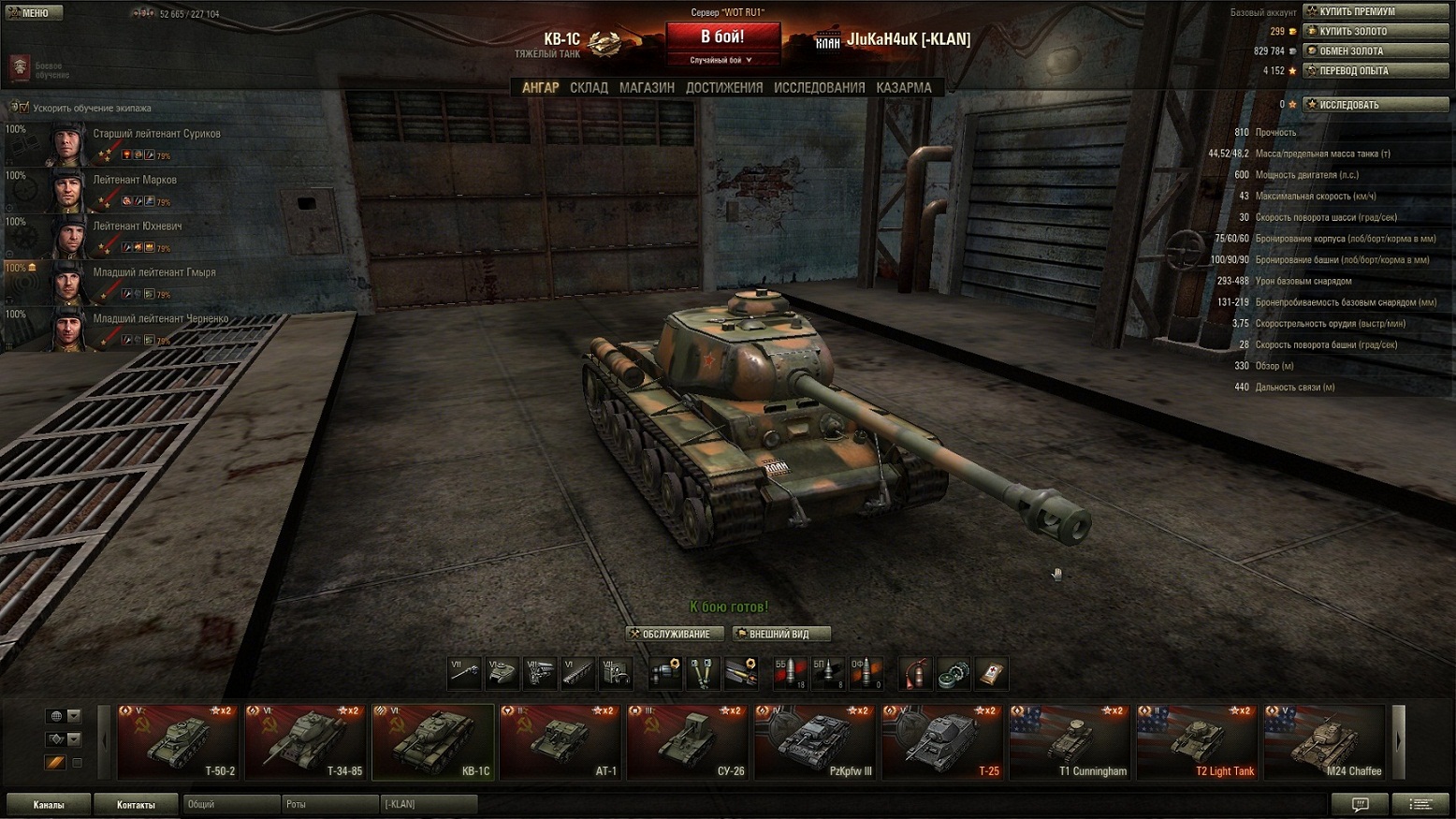1456x819 pixels.
Task: Choose Купить золото button
Action: tap(1376, 32)
